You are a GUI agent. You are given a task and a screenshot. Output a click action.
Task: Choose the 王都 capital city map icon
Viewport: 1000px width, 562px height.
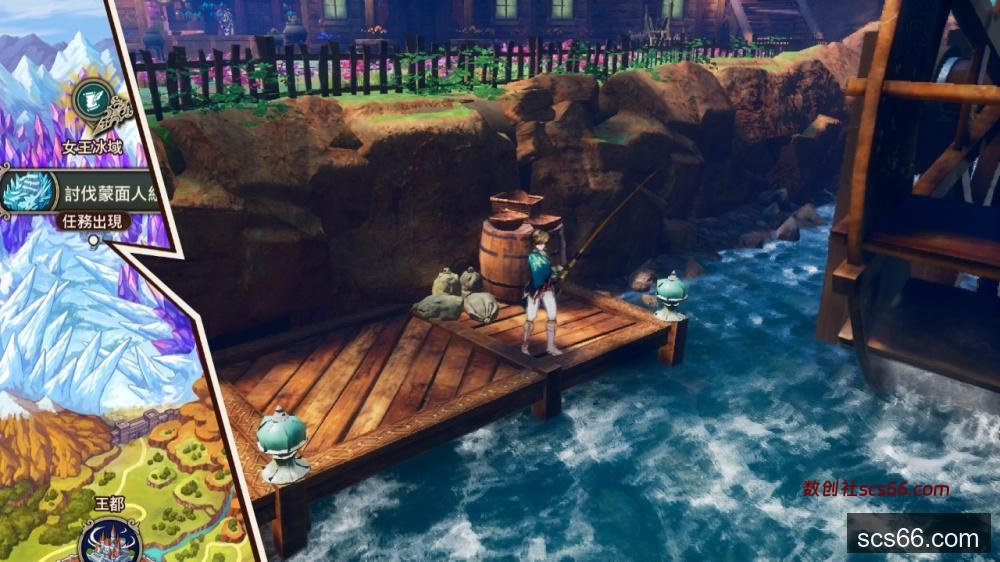pos(108,538)
